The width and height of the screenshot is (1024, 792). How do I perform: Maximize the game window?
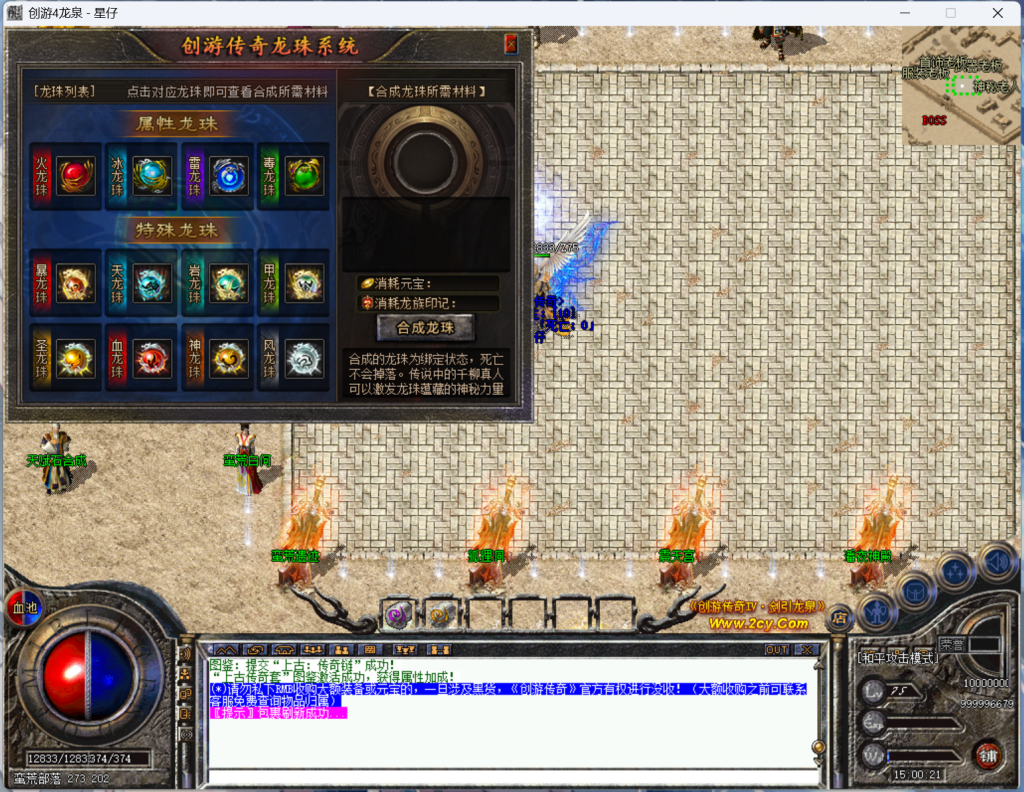pyautogui.click(x=951, y=13)
